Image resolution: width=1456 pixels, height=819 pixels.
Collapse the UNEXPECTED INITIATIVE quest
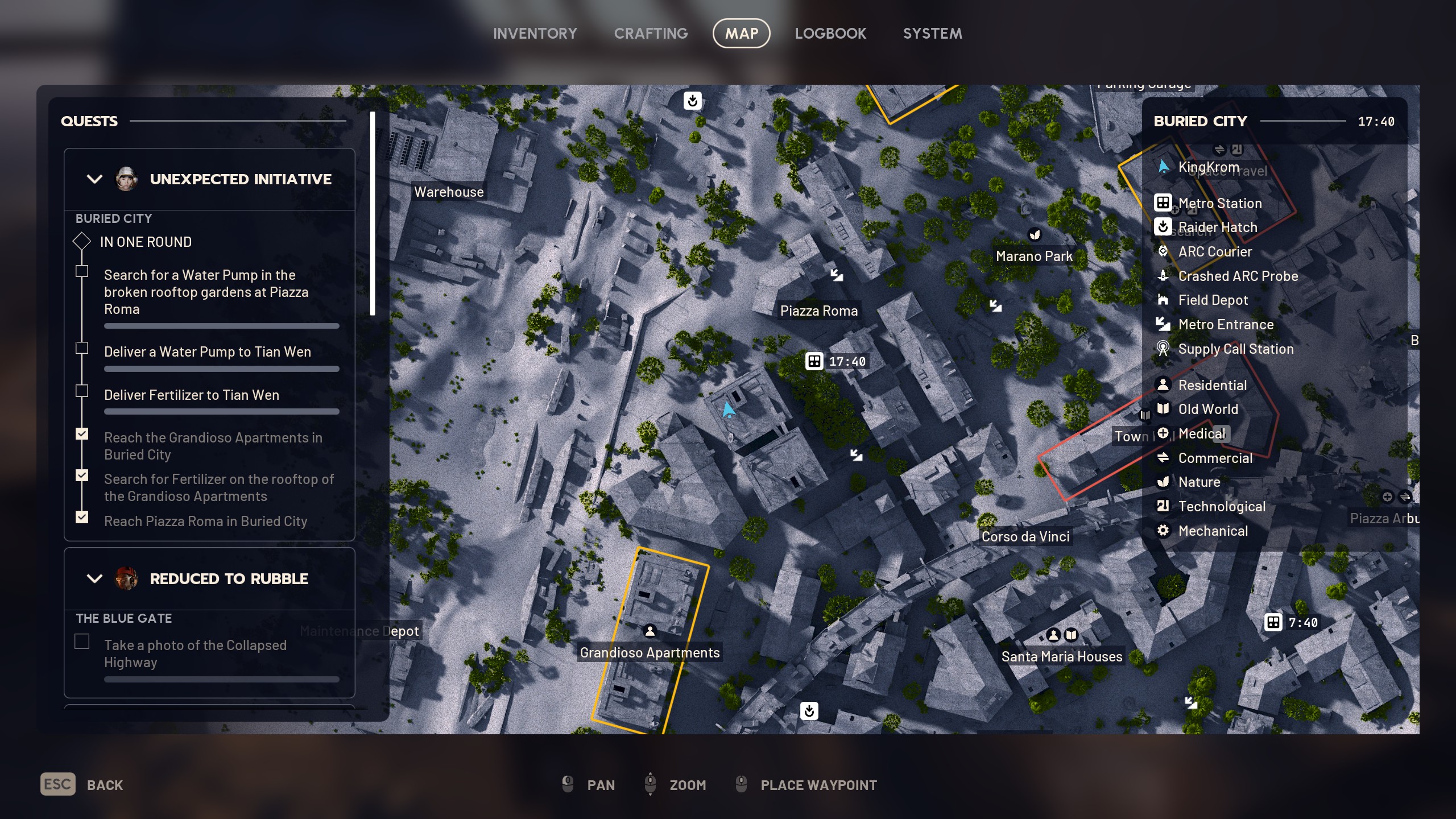pos(94,179)
